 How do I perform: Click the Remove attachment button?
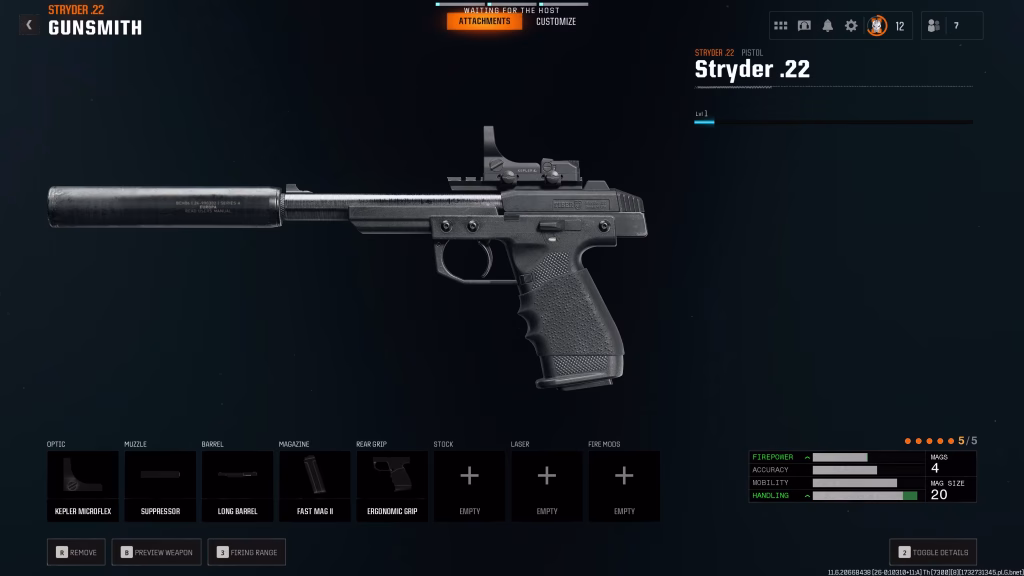[76, 552]
